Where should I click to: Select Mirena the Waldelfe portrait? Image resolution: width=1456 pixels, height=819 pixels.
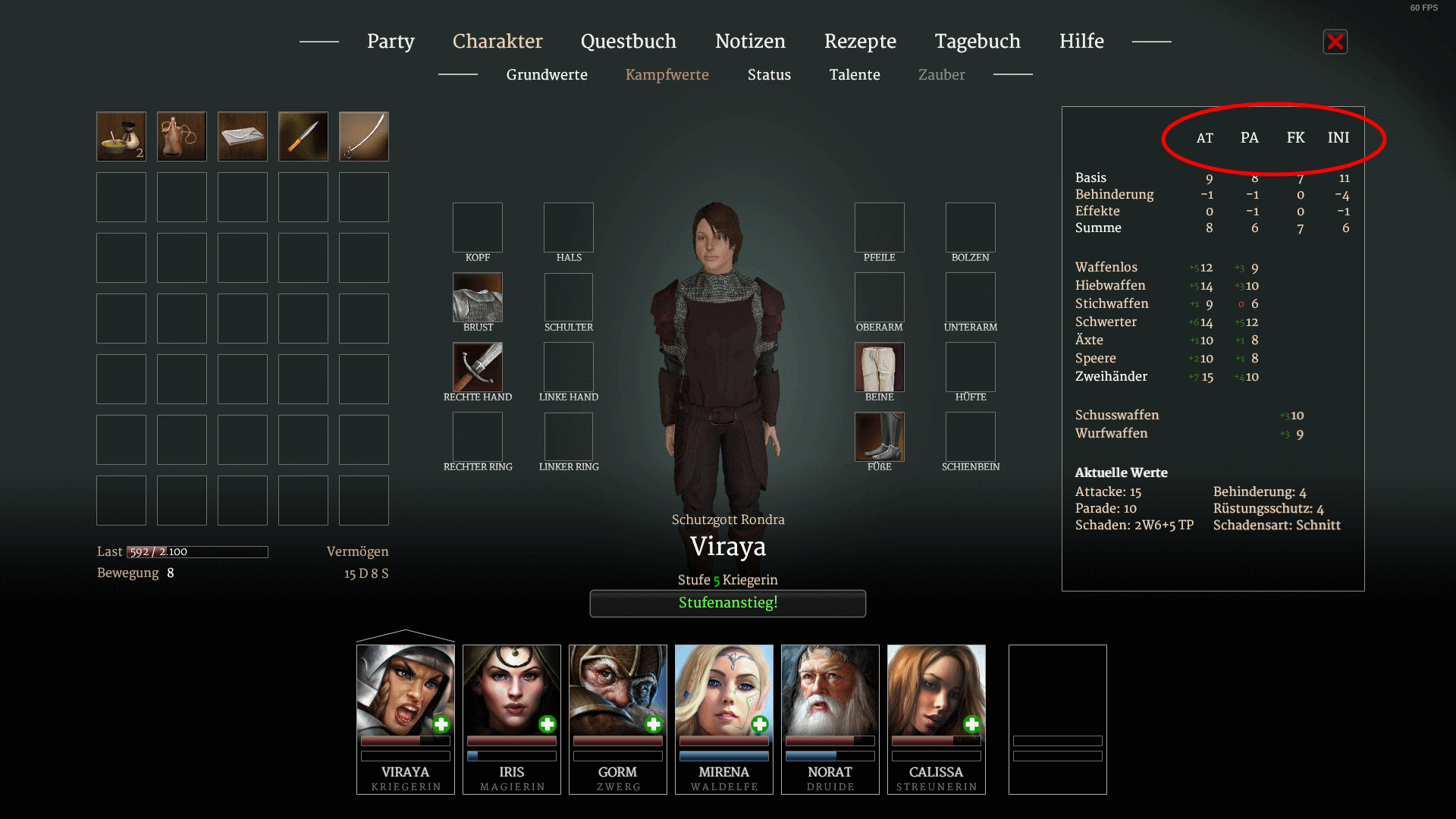724,690
